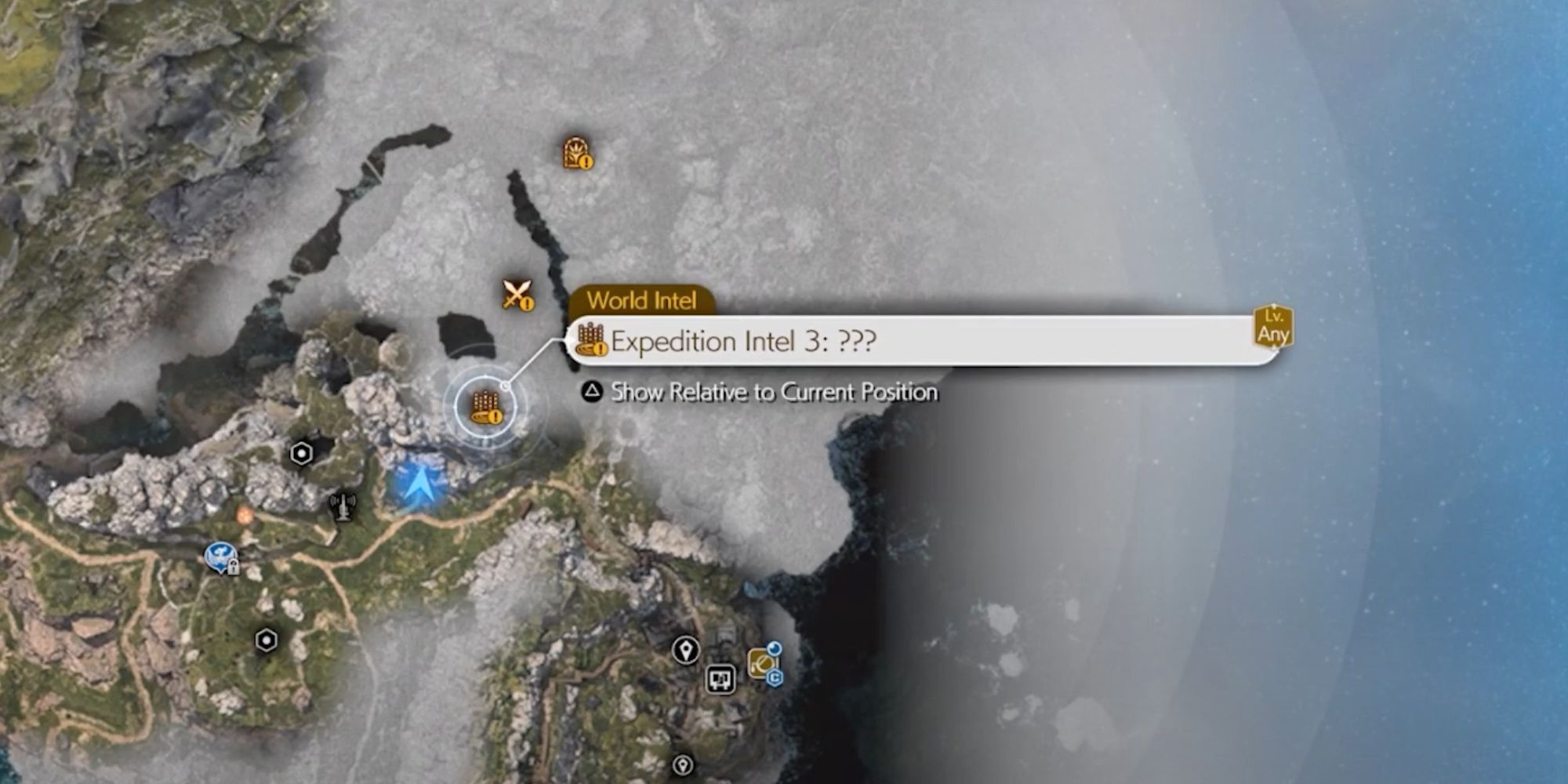Select the radio tower map icon
1568x784 pixels.
point(343,506)
